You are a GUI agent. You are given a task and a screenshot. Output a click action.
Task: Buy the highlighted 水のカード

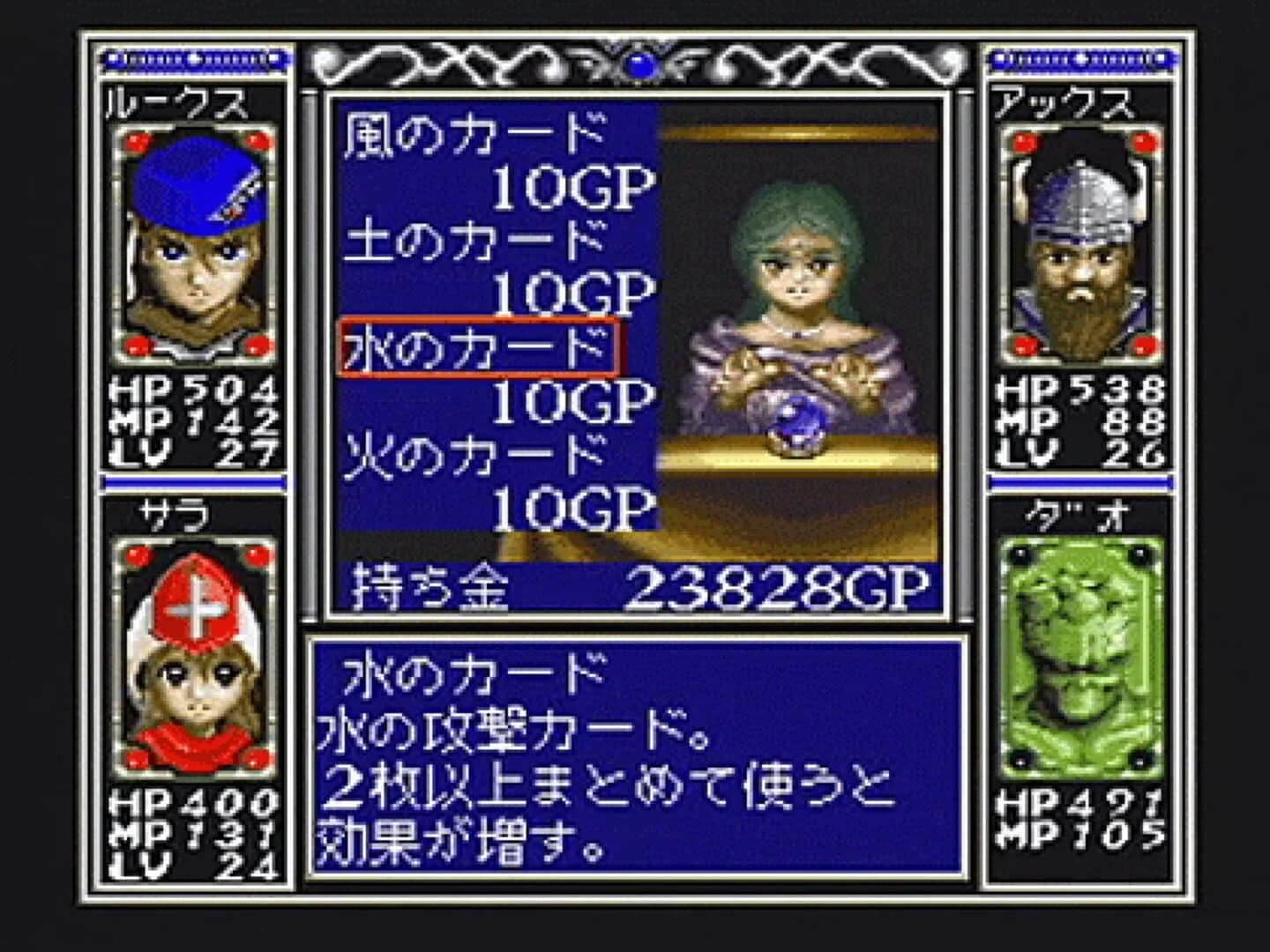[x=478, y=347]
